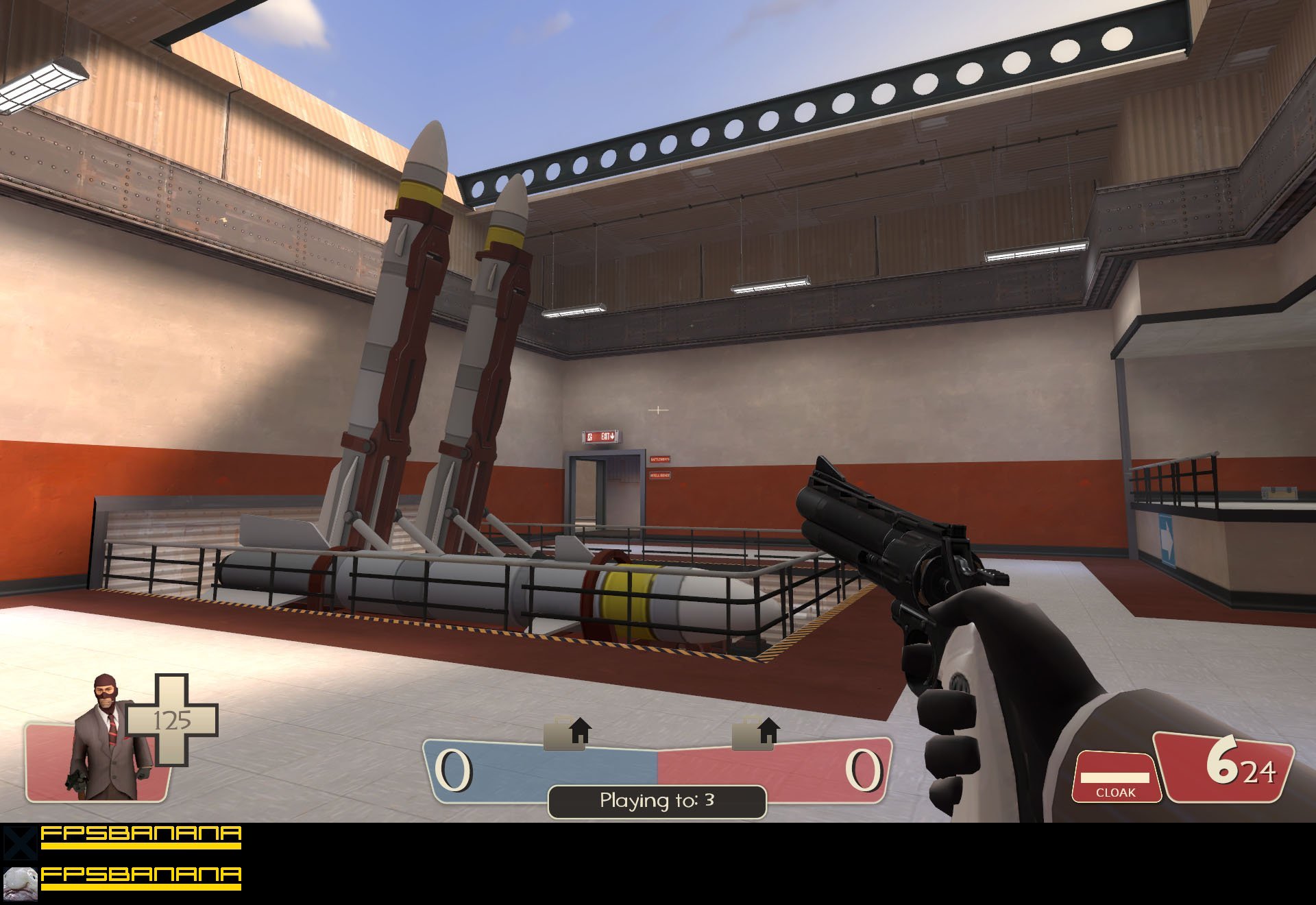Viewport: 1316px width, 905px height.
Task: Click the crosshair at screen center
Action: pos(659,409)
